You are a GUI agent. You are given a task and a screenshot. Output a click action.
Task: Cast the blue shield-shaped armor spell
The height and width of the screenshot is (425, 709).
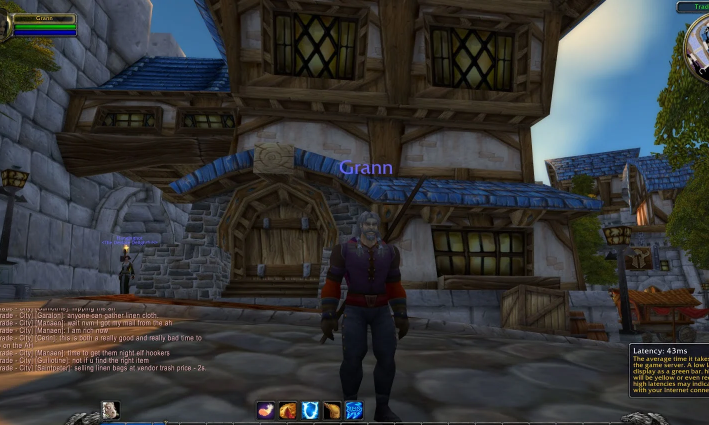click(310, 410)
